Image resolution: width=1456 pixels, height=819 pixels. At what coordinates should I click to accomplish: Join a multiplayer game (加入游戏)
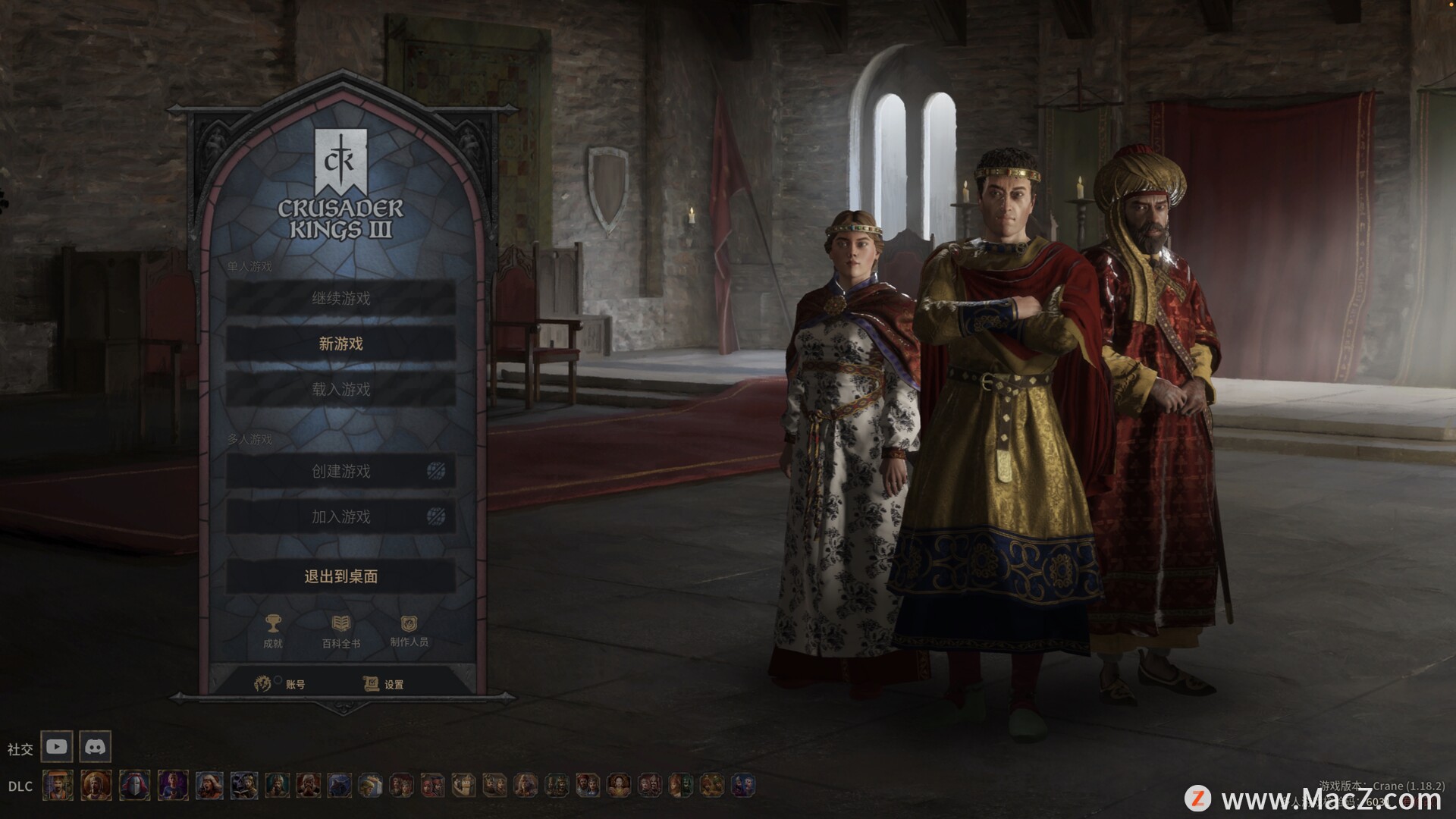point(340,517)
